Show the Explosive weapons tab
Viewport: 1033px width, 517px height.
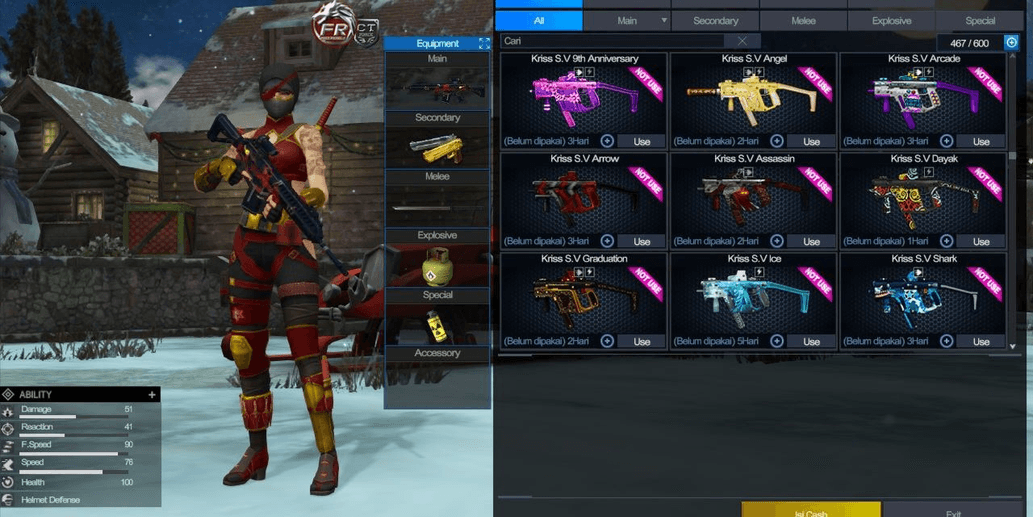coord(891,20)
